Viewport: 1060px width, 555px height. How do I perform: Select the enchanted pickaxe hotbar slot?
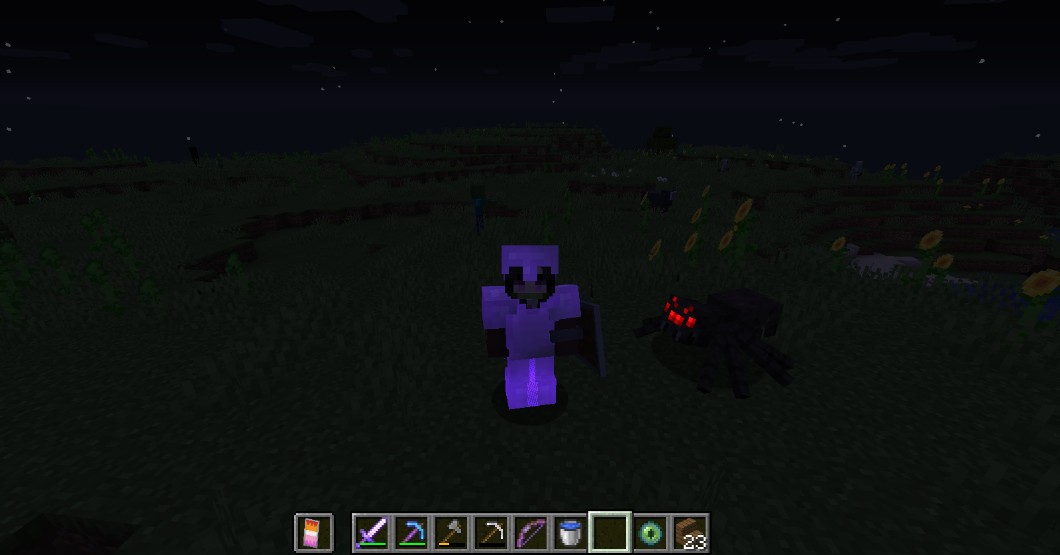(411, 532)
